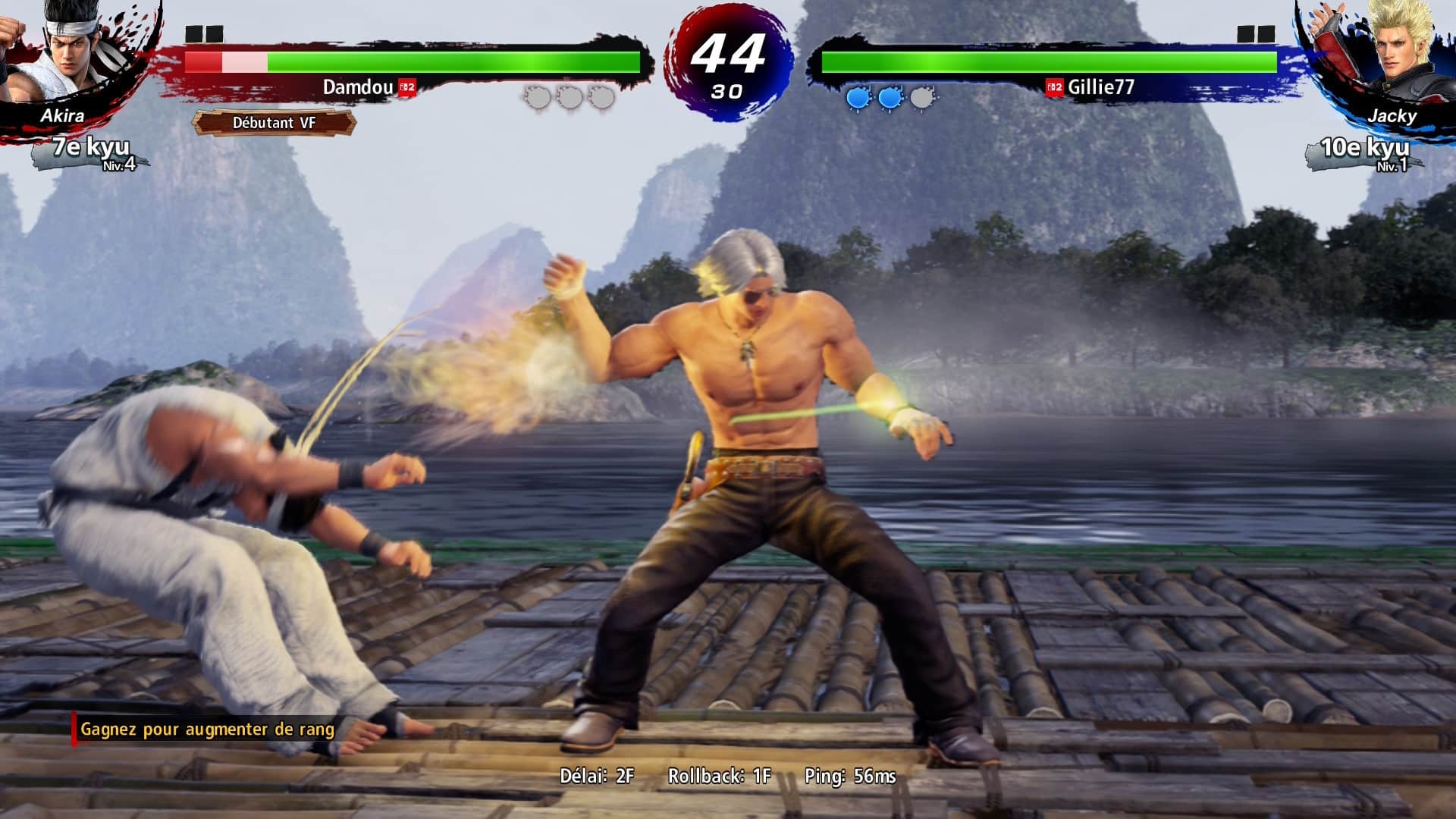The height and width of the screenshot is (819, 1456).
Task: Select the Débutant VF title plate
Action: (274, 123)
